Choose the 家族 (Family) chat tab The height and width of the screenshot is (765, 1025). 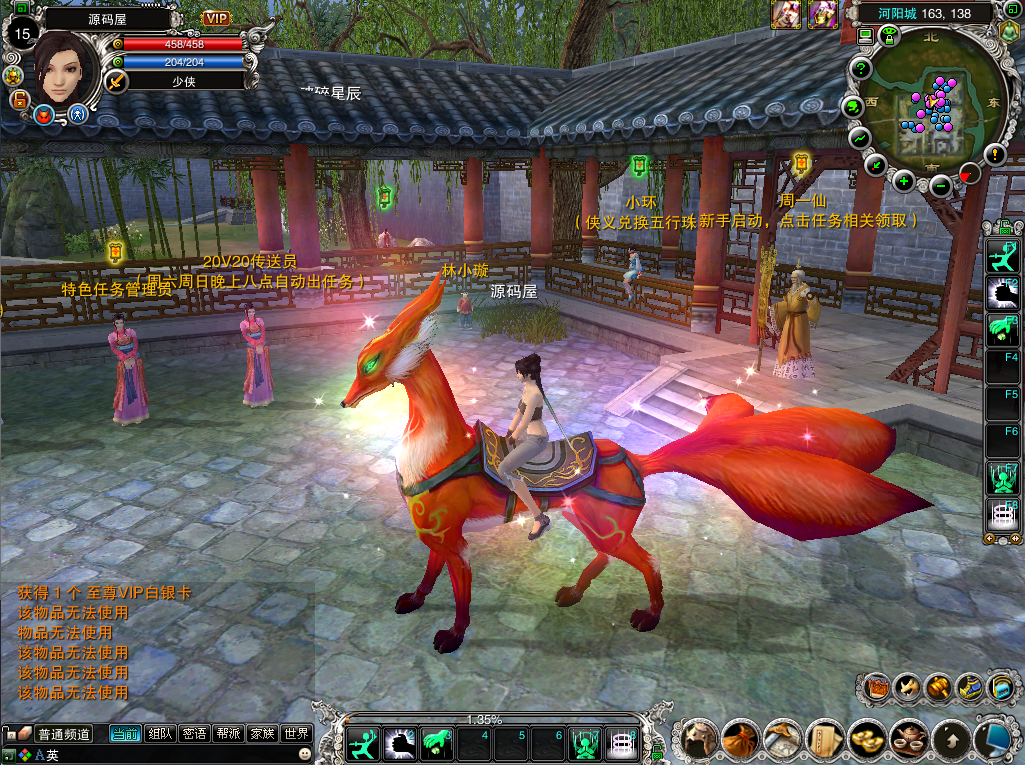[262, 734]
